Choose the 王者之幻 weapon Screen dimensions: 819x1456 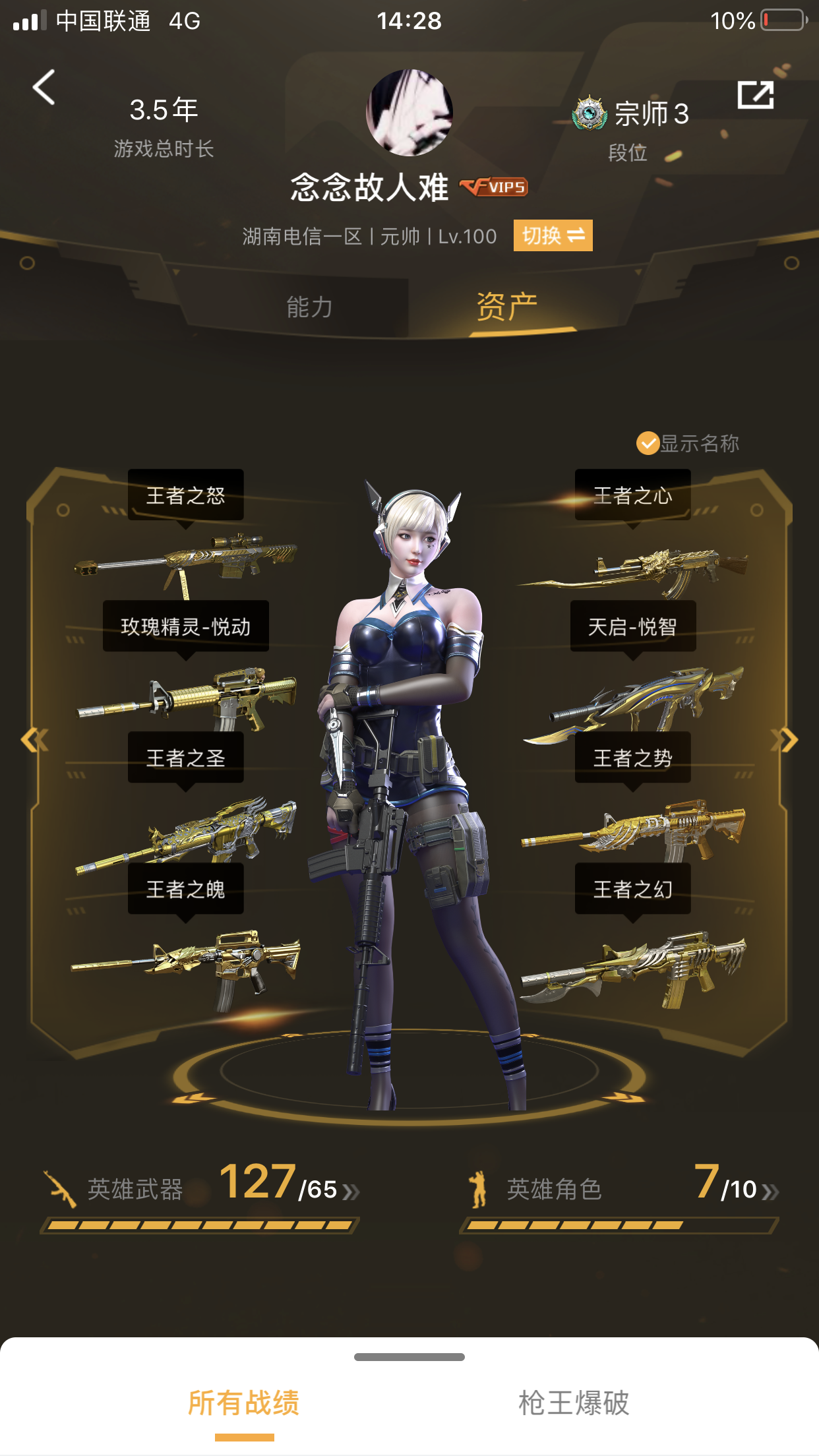pos(633,966)
